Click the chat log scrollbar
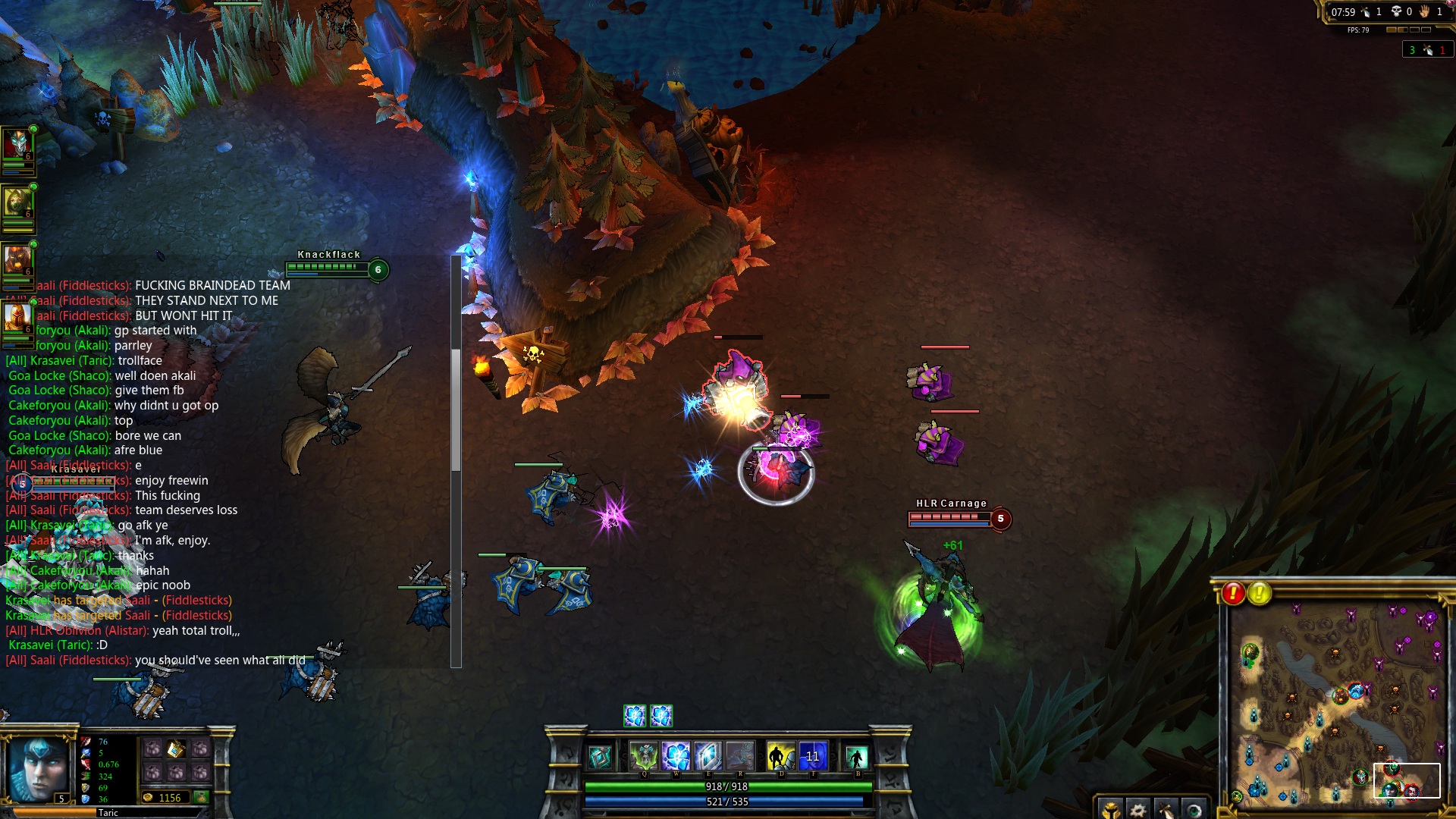The width and height of the screenshot is (1456, 819). point(456,409)
